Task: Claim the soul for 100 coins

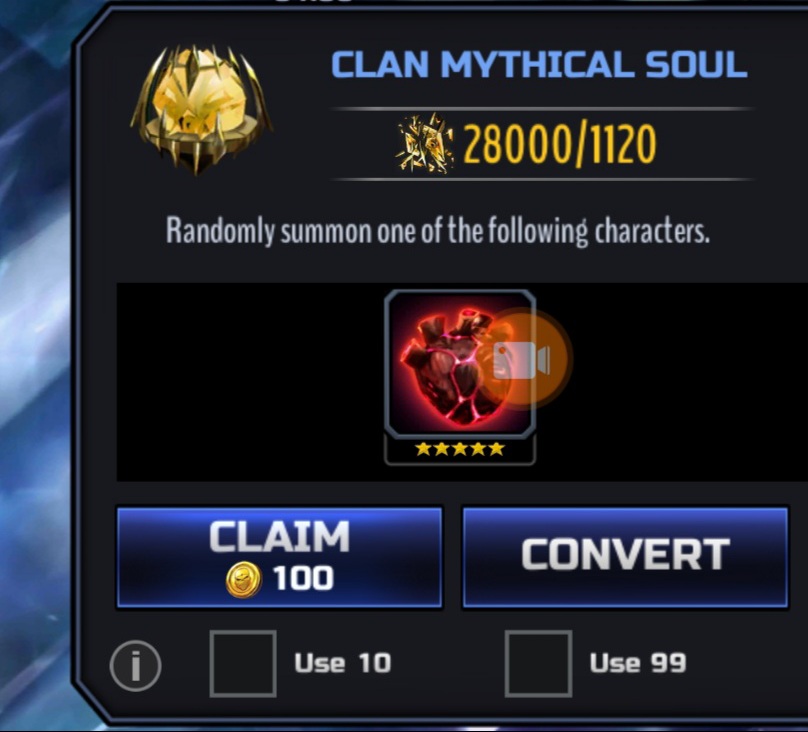Action: (279, 557)
